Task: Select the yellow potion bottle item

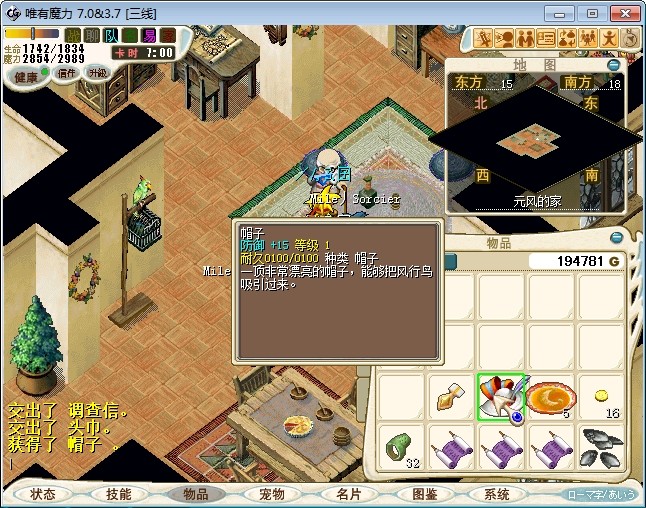Action: point(451,397)
